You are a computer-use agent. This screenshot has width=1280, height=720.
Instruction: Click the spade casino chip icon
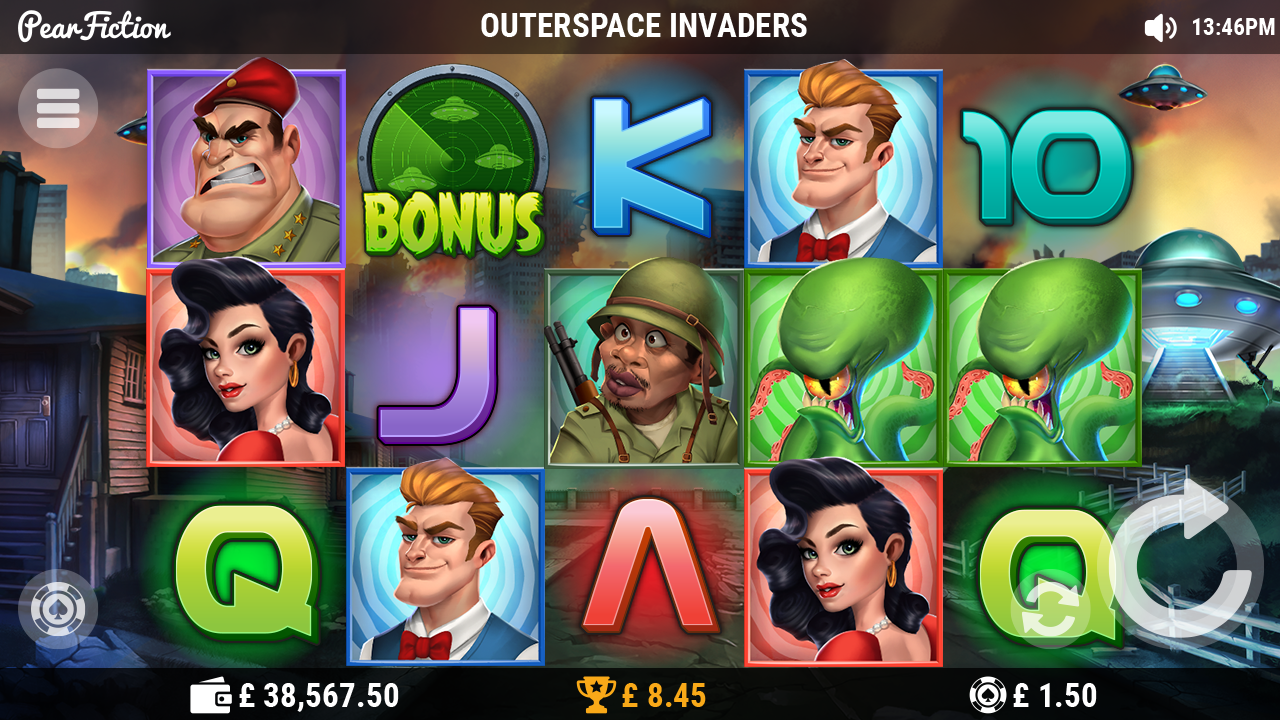point(57,610)
